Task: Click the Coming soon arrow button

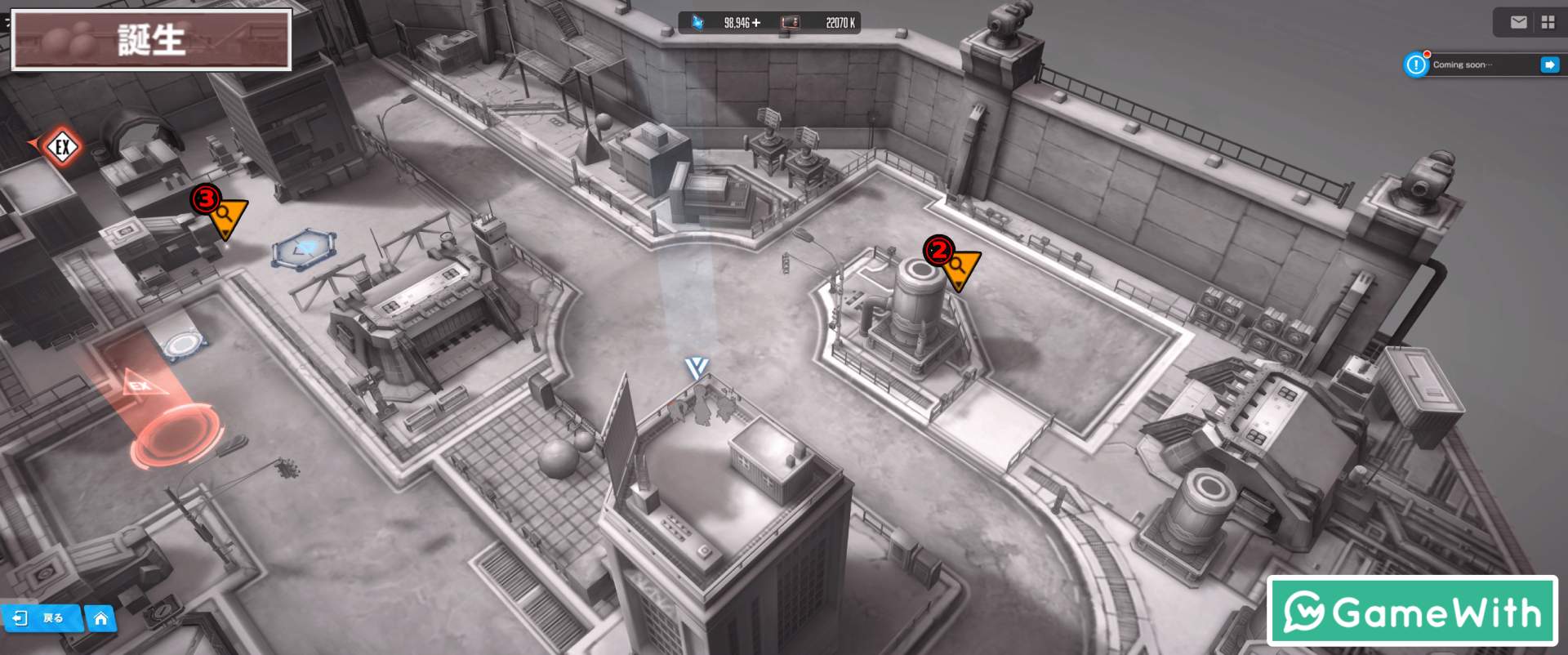Action: tap(1549, 65)
